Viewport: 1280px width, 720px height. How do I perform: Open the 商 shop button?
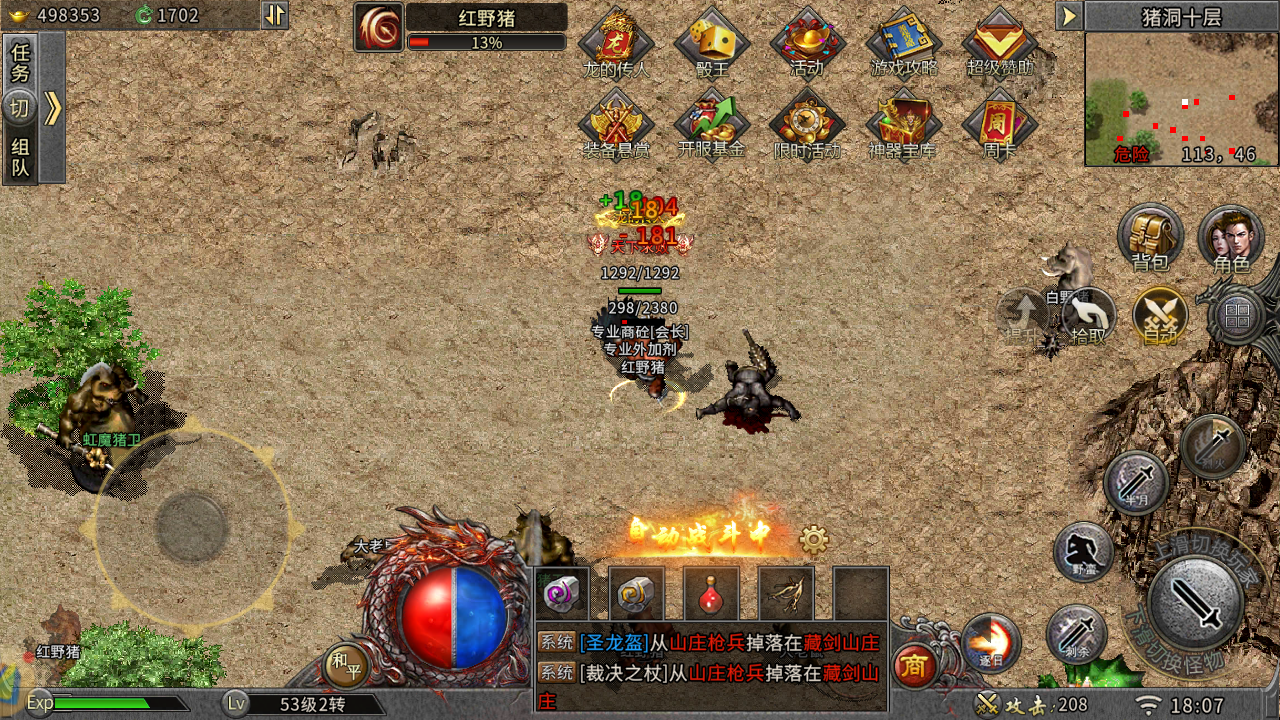tap(914, 665)
